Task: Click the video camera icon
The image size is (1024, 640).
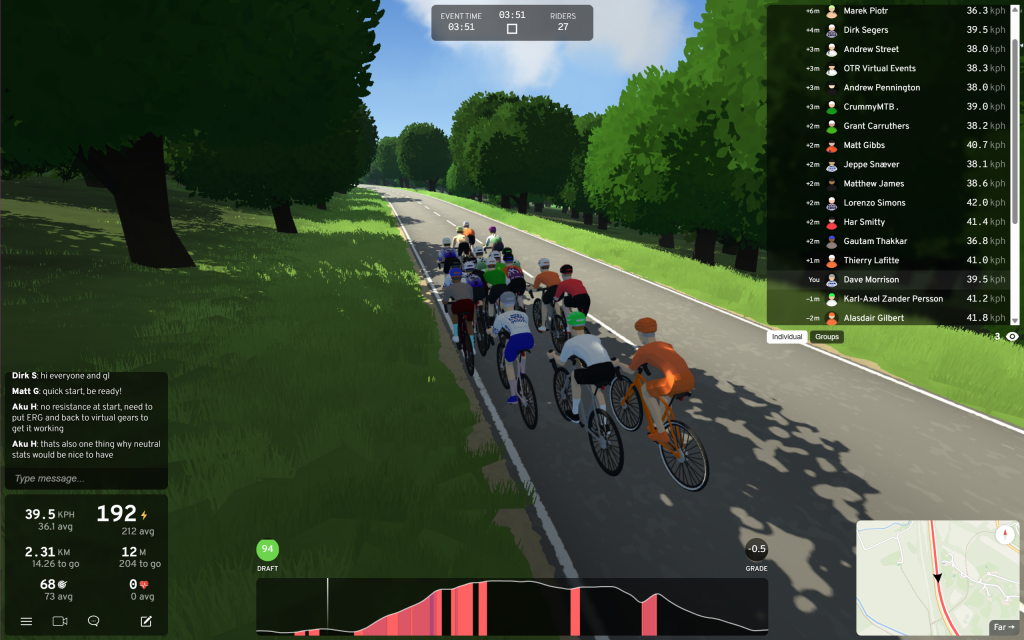Action: 59,621
